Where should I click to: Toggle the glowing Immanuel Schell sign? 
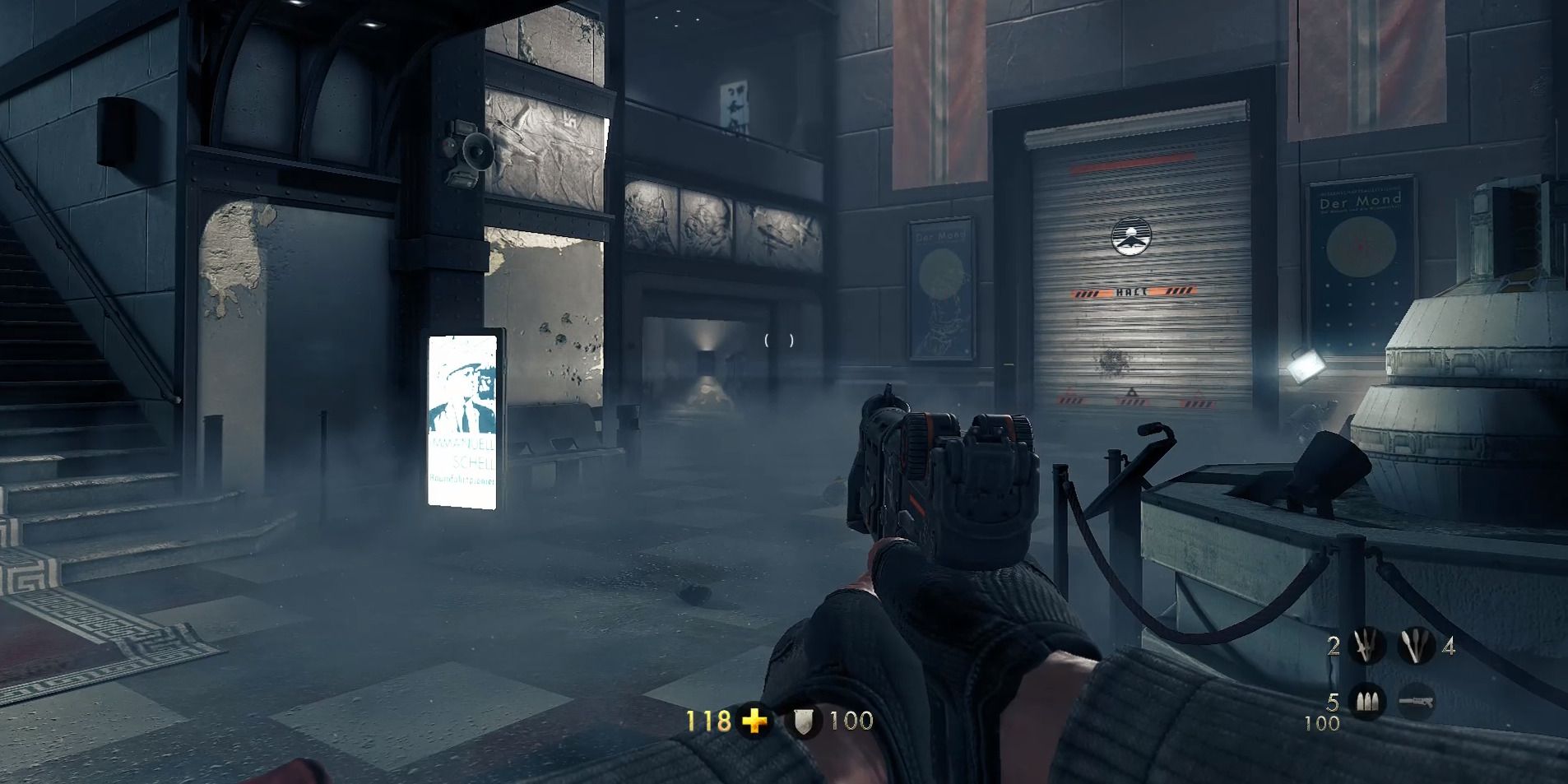pyautogui.click(x=463, y=424)
